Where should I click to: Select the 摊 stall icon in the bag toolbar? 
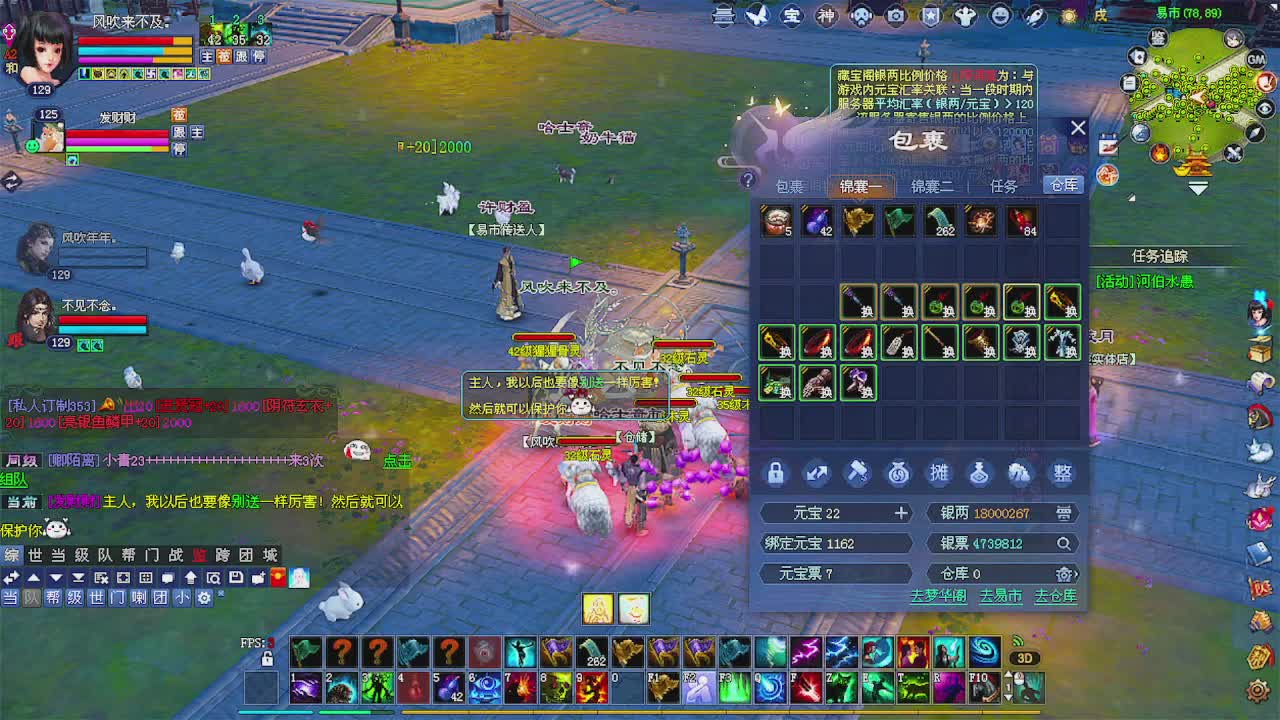938,472
